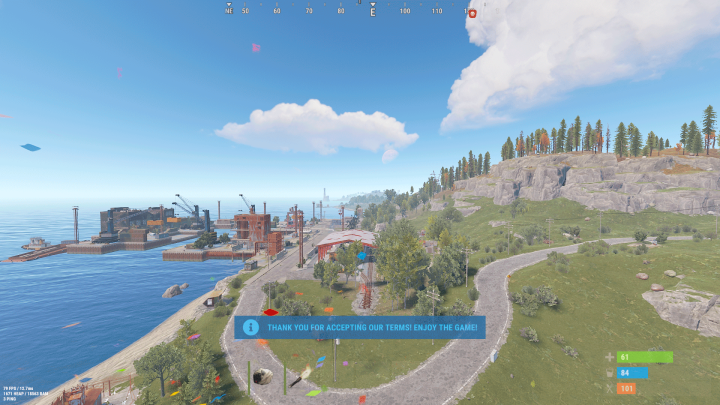Click the compass strip's E marker
The height and width of the screenshot is (405, 720).
(373, 11)
